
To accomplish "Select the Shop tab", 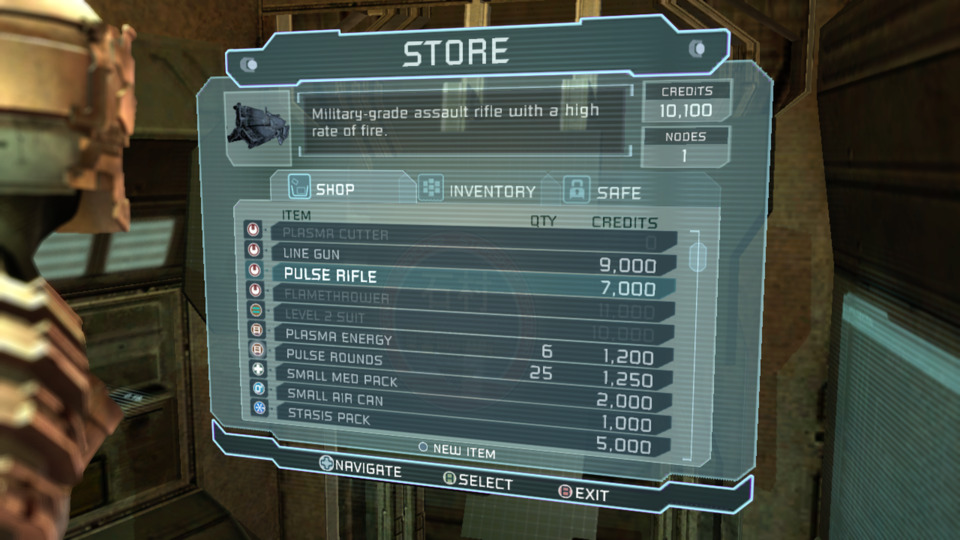I will pyautogui.click(x=324, y=188).
